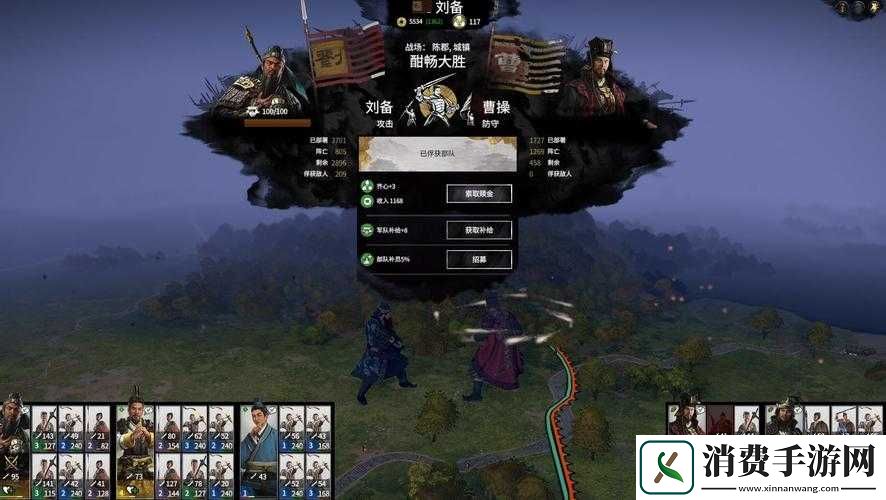Image resolution: width=886 pixels, height=500 pixels.
Task: Choose the 索取赎金 ransom button
Action: click(479, 193)
